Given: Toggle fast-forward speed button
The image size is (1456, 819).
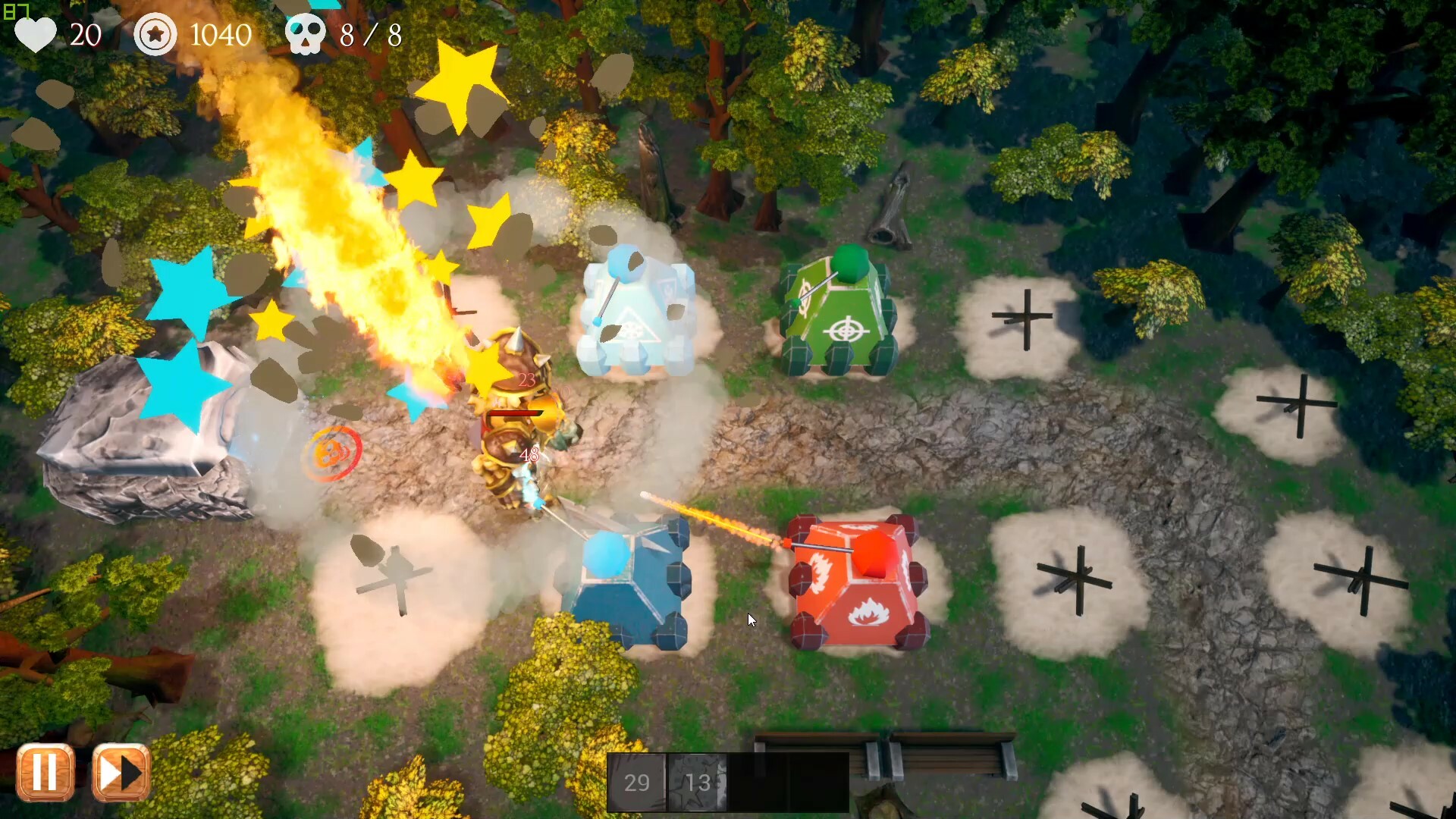Looking at the screenshot, I should coord(121,773).
